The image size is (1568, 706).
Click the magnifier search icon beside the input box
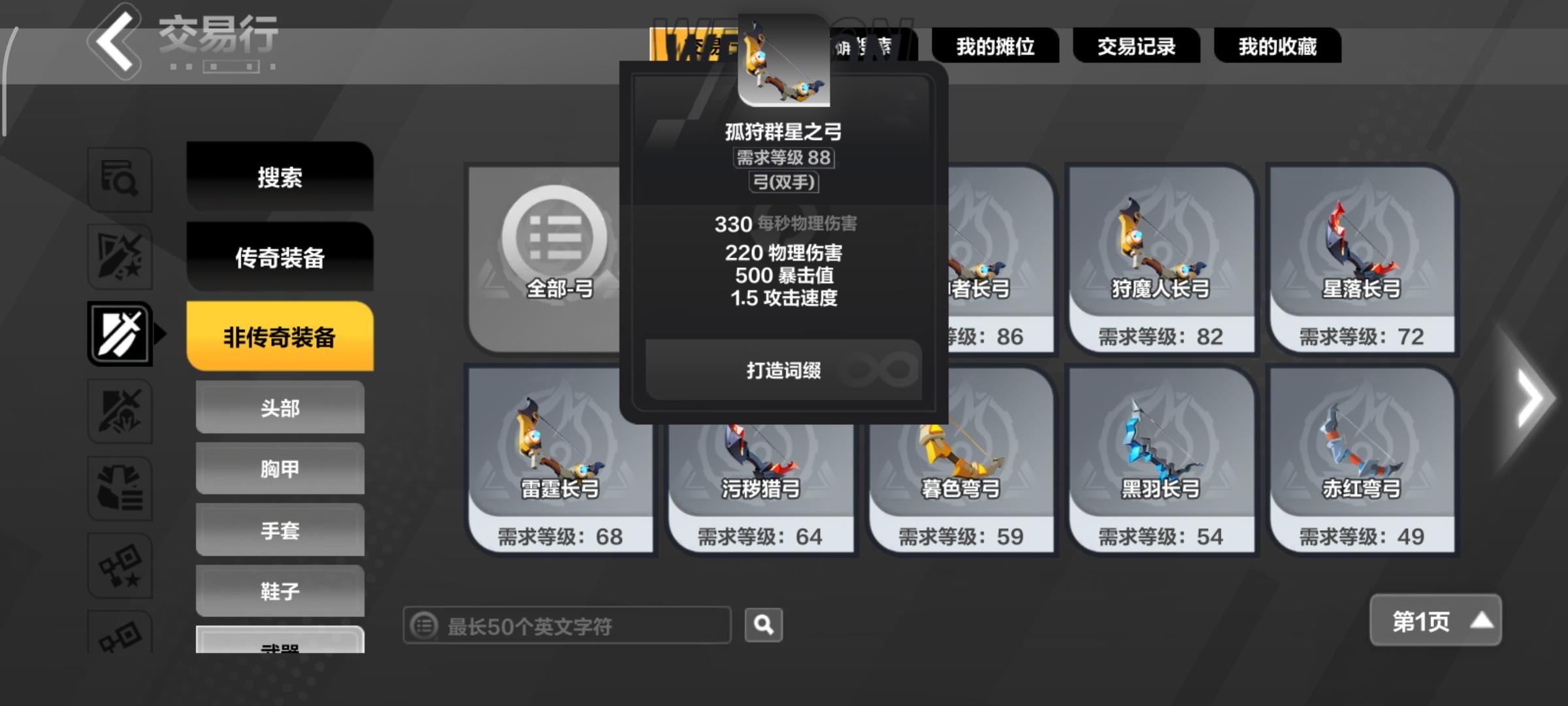[x=762, y=625]
